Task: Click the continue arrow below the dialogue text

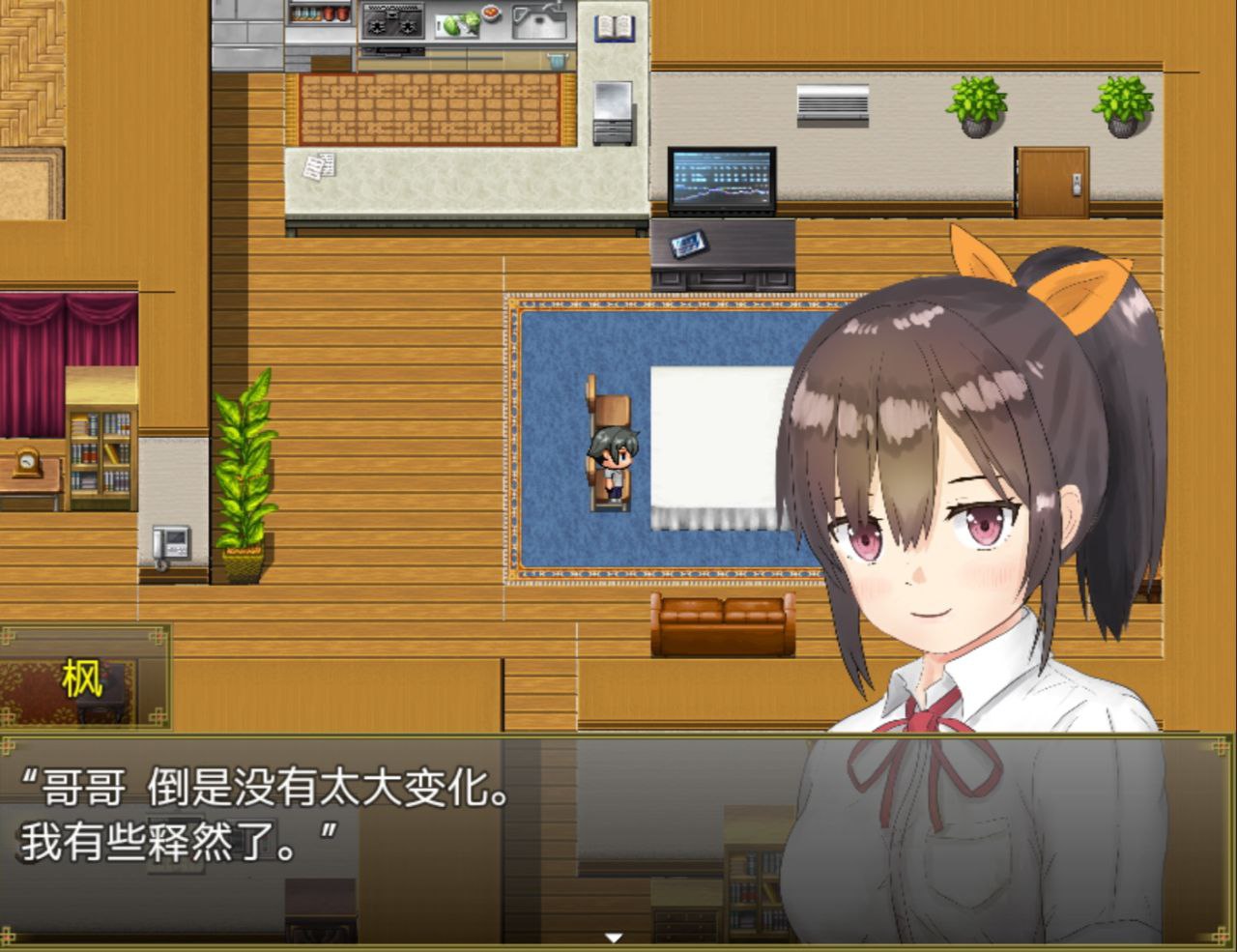Action: tap(612, 936)
